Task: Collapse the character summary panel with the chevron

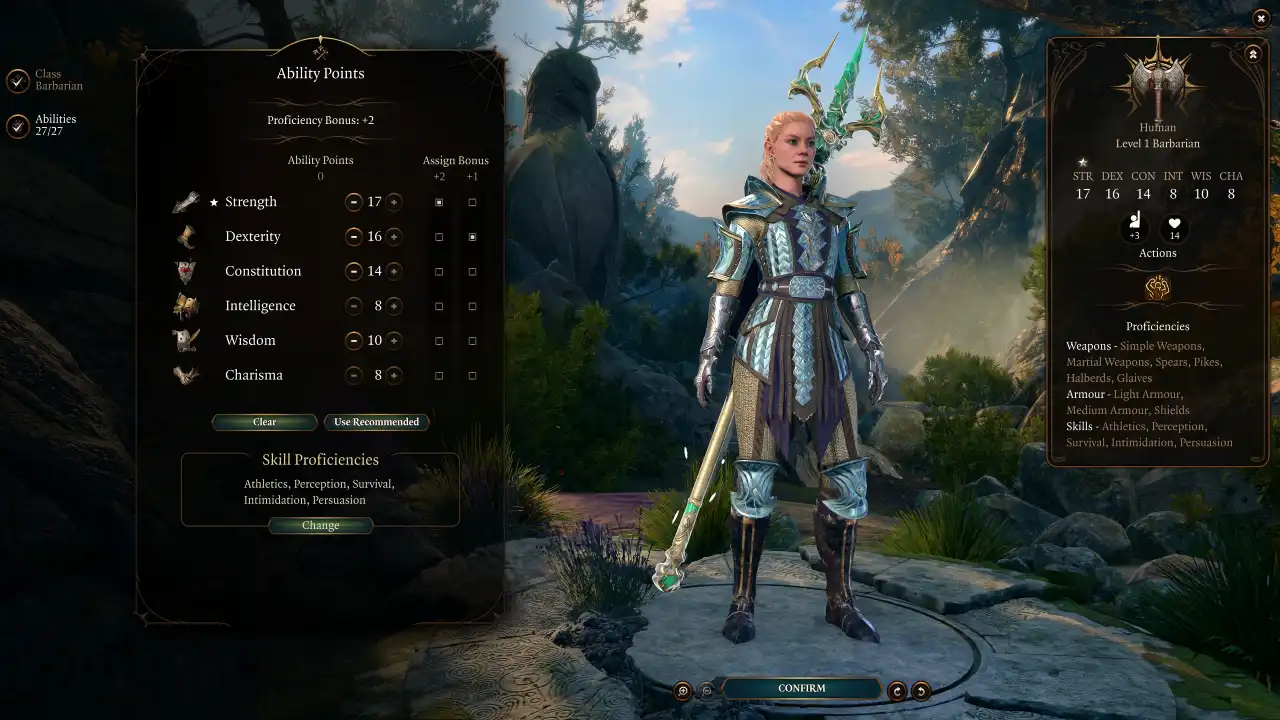Action: [x=1253, y=54]
